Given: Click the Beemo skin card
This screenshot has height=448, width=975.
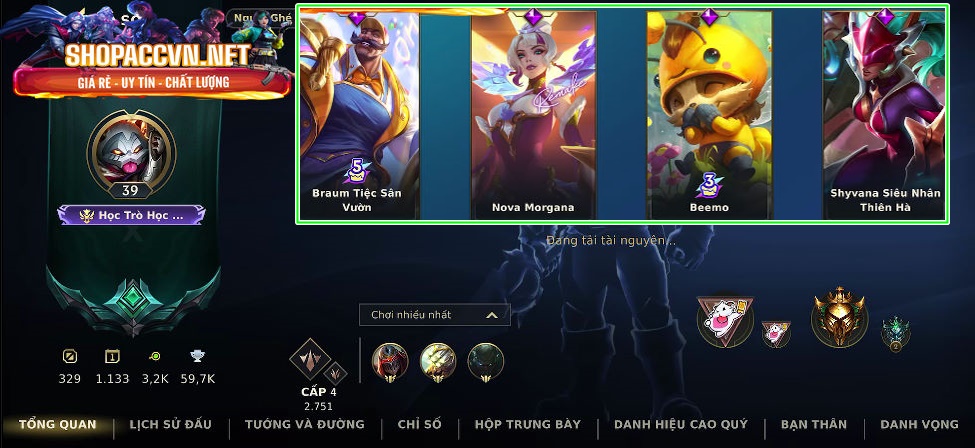Looking at the screenshot, I should (708, 115).
